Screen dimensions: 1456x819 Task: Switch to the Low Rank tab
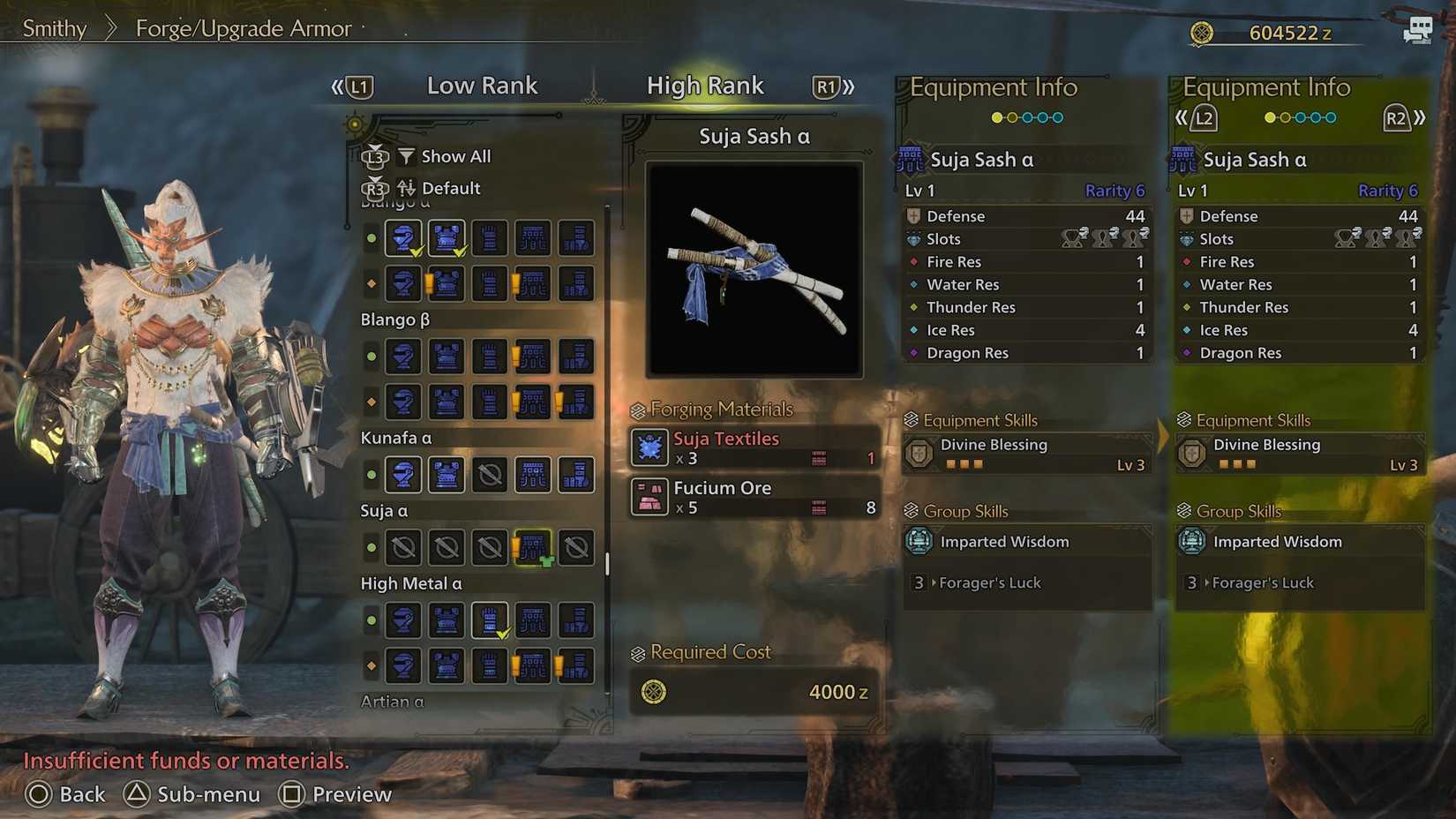[x=482, y=86]
